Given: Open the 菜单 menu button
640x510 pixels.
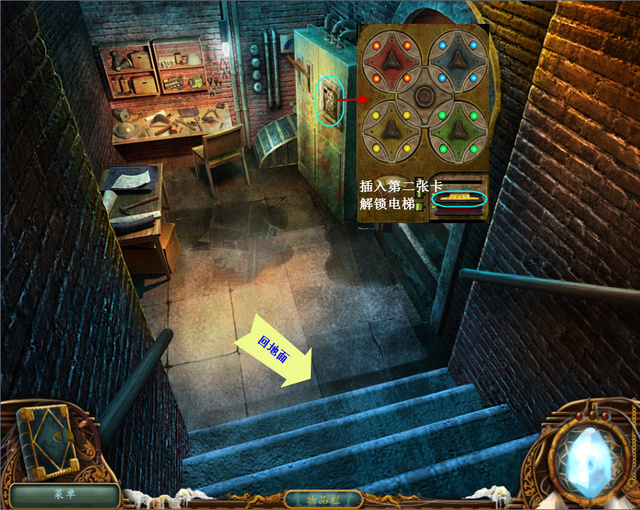Looking at the screenshot, I should (x=65, y=494).
